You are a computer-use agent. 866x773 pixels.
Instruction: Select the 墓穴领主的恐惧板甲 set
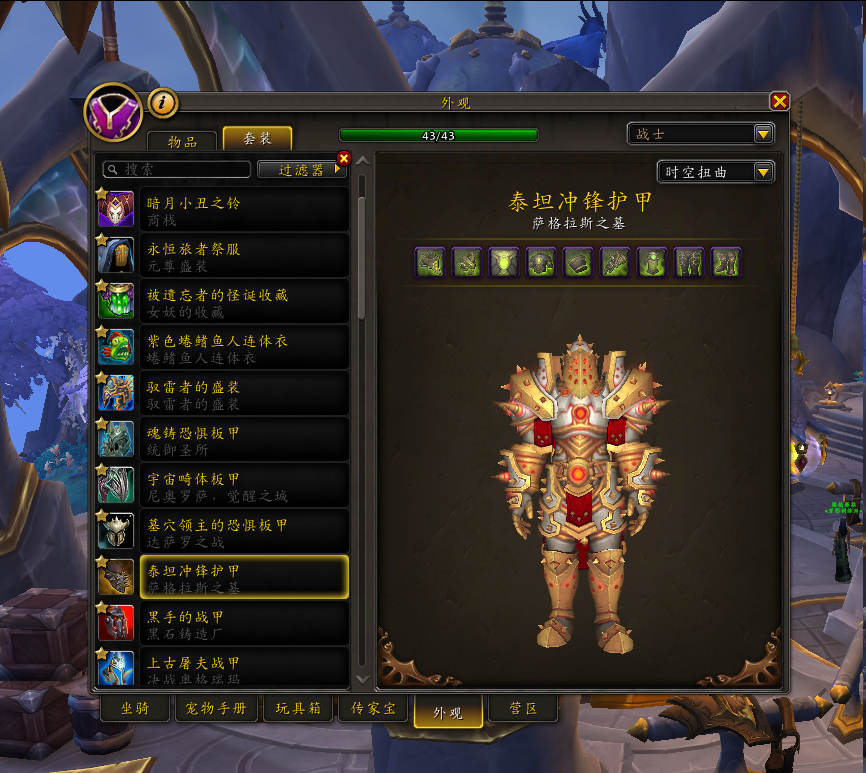(222, 531)
